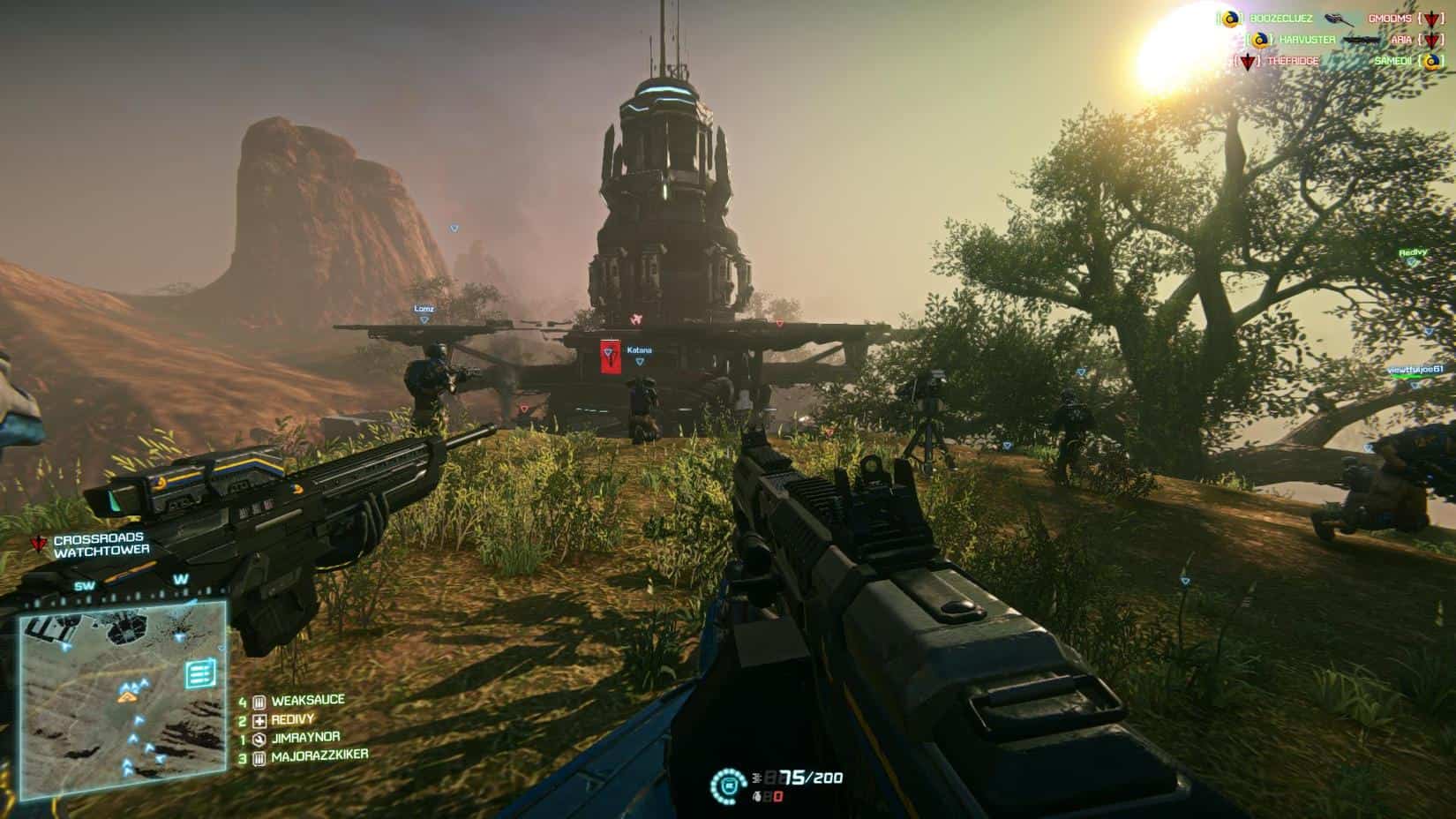
Task: Click the list icon on the minimap
Action: pyautogui.click(x=199, y=675)
